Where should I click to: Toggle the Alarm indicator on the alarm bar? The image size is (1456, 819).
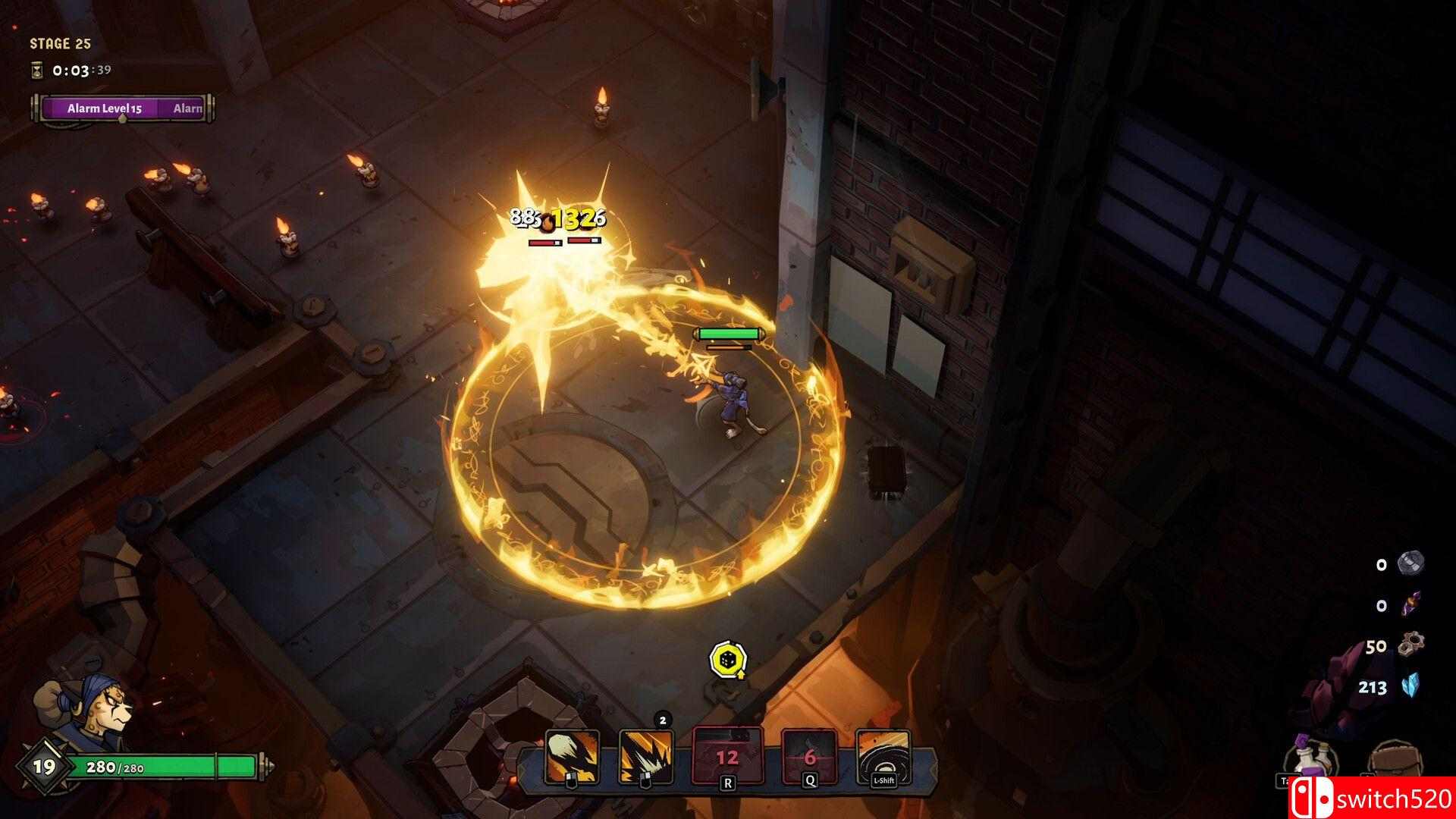(x=187, y=108)
